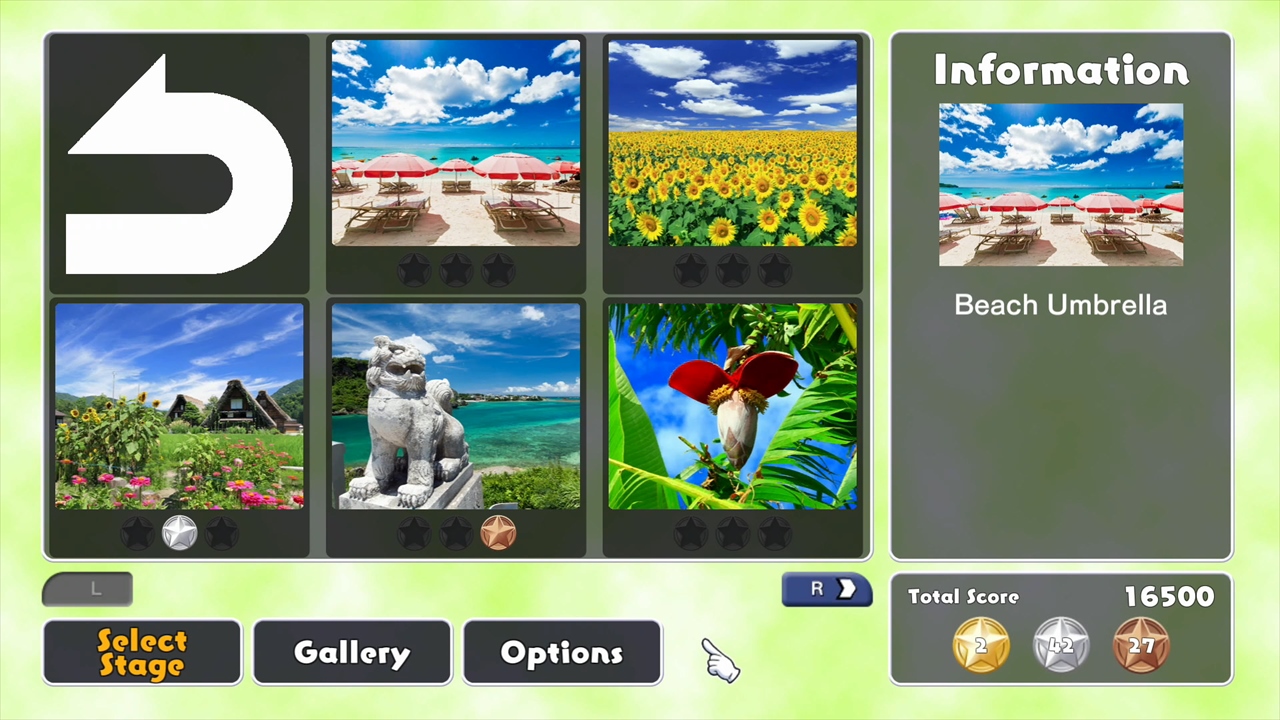Click the gold medal counter showing 2
This screenshot has width=1280, height=720.
[980, 645]
